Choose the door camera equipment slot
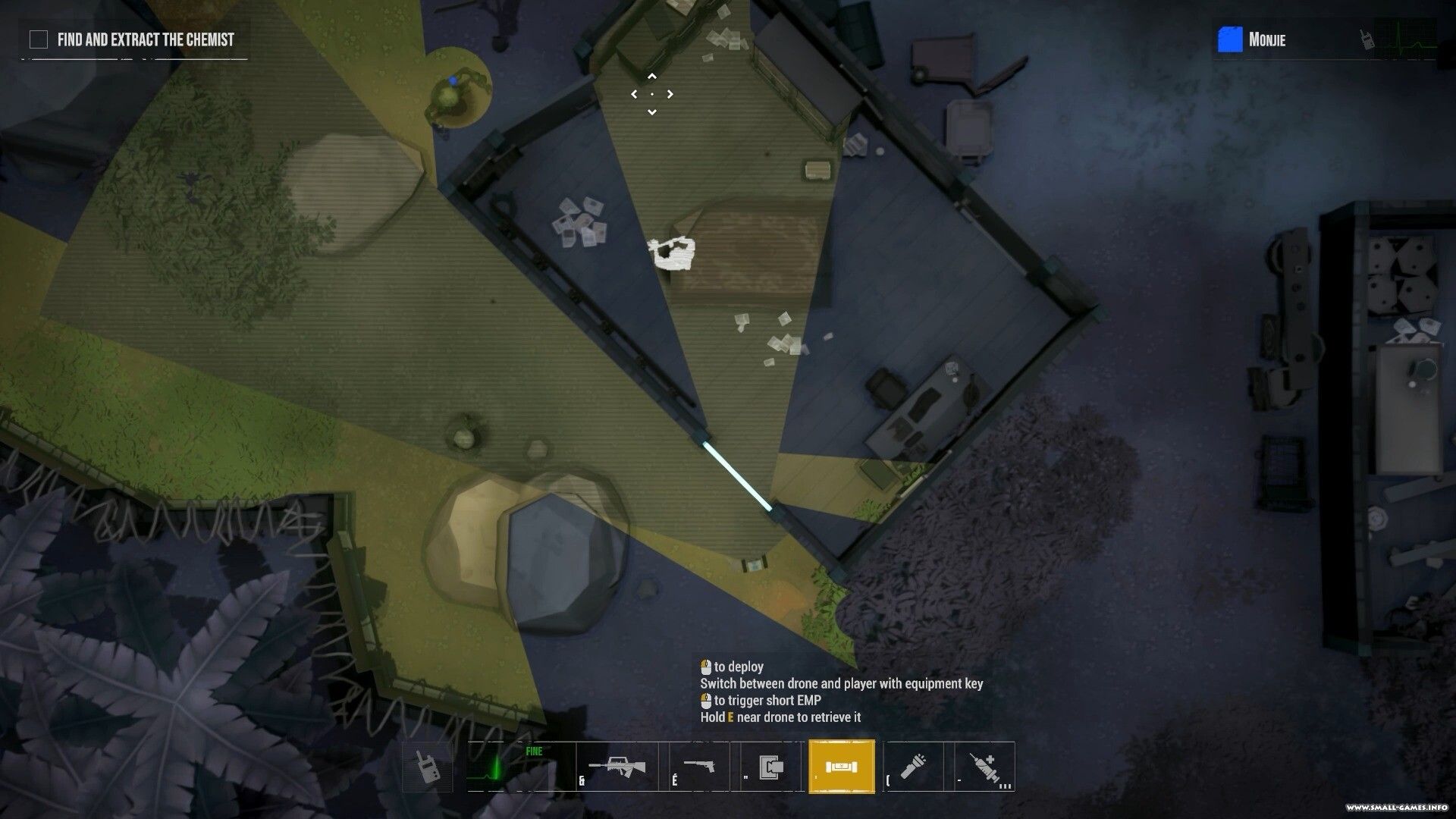Image resolution: width=1456 pixels, height=819 pixels. tap(771, 767)
